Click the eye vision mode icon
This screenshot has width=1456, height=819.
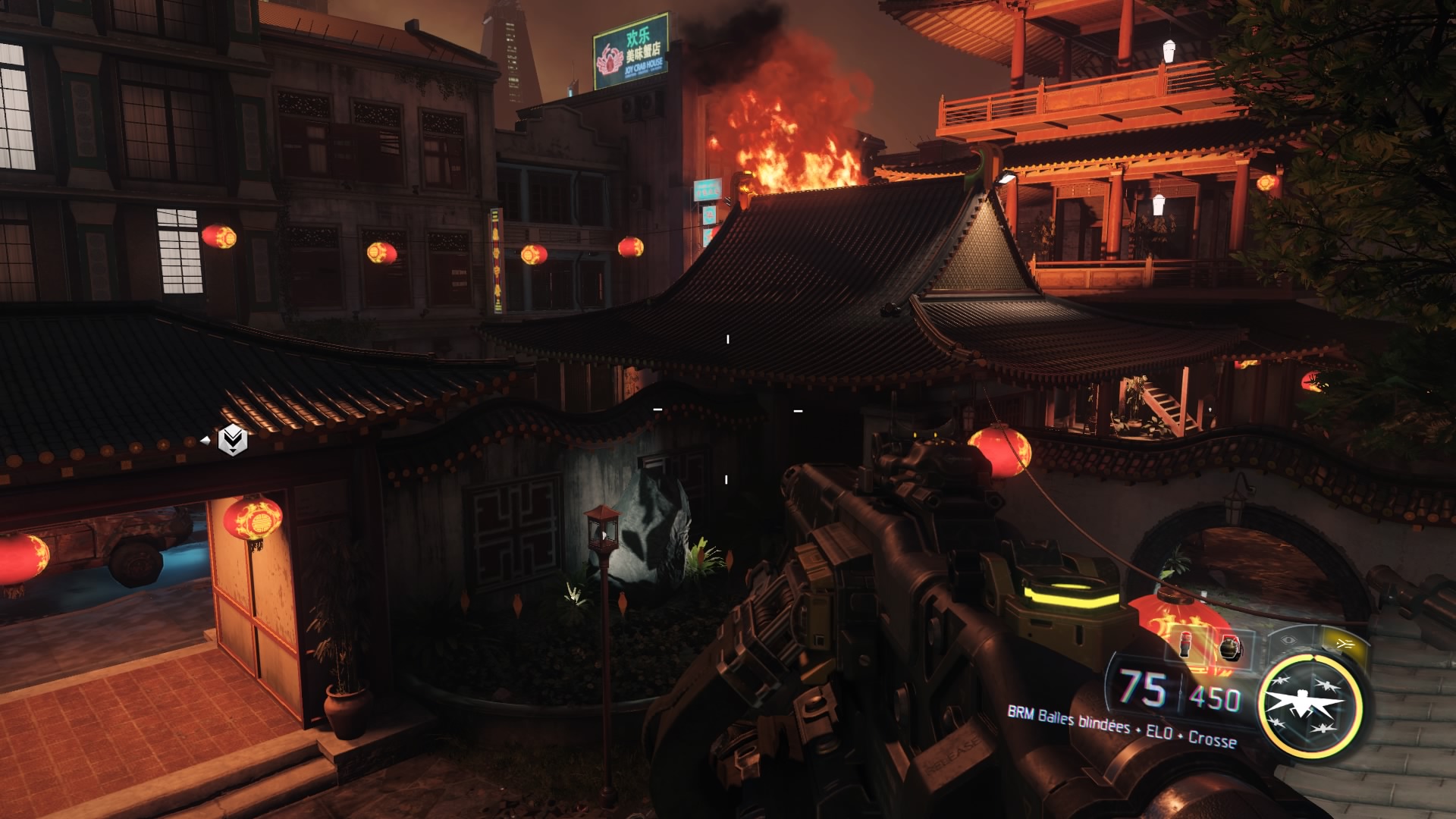pos(1288,639)
